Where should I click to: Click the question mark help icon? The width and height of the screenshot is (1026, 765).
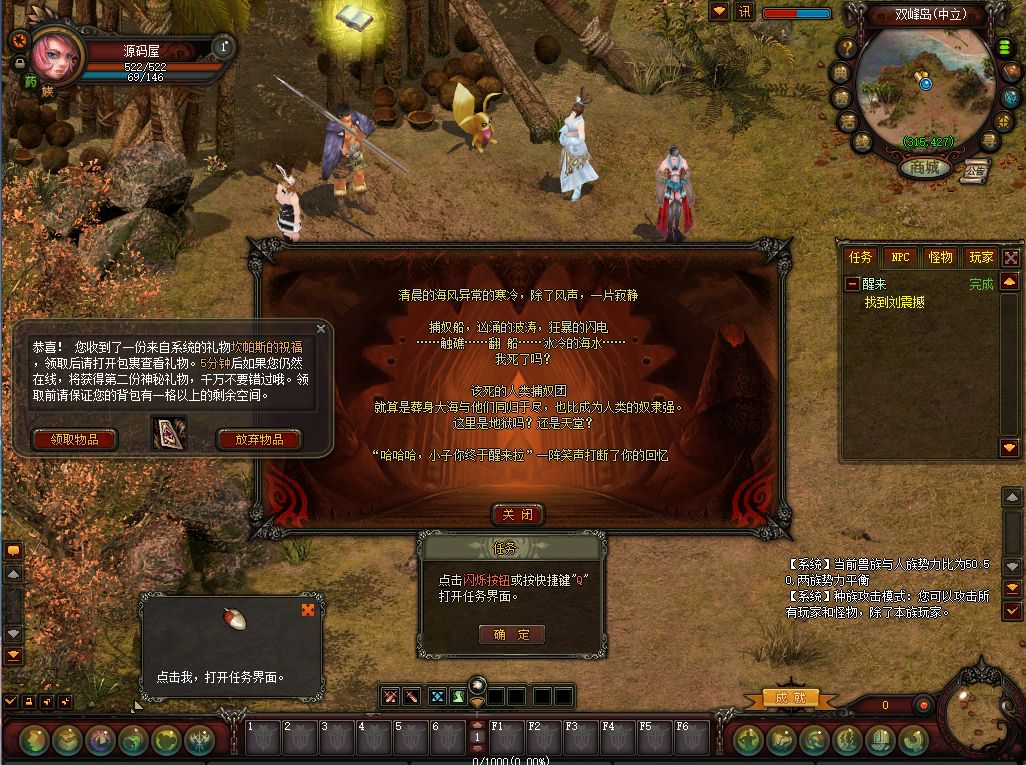(x=847, y=48)
